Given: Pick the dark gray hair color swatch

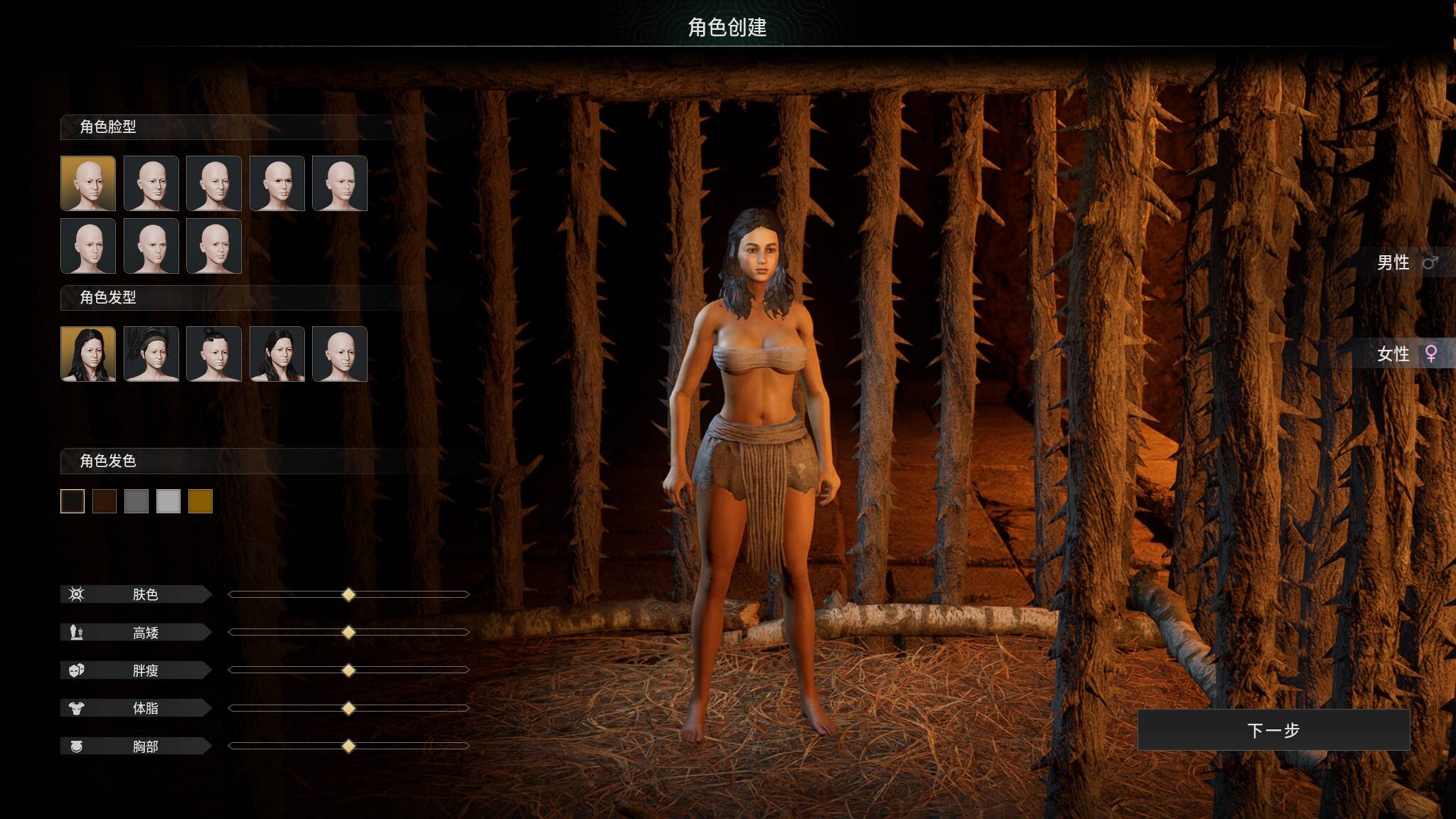Looking at the screenshot, I should (x=136, y=501).
